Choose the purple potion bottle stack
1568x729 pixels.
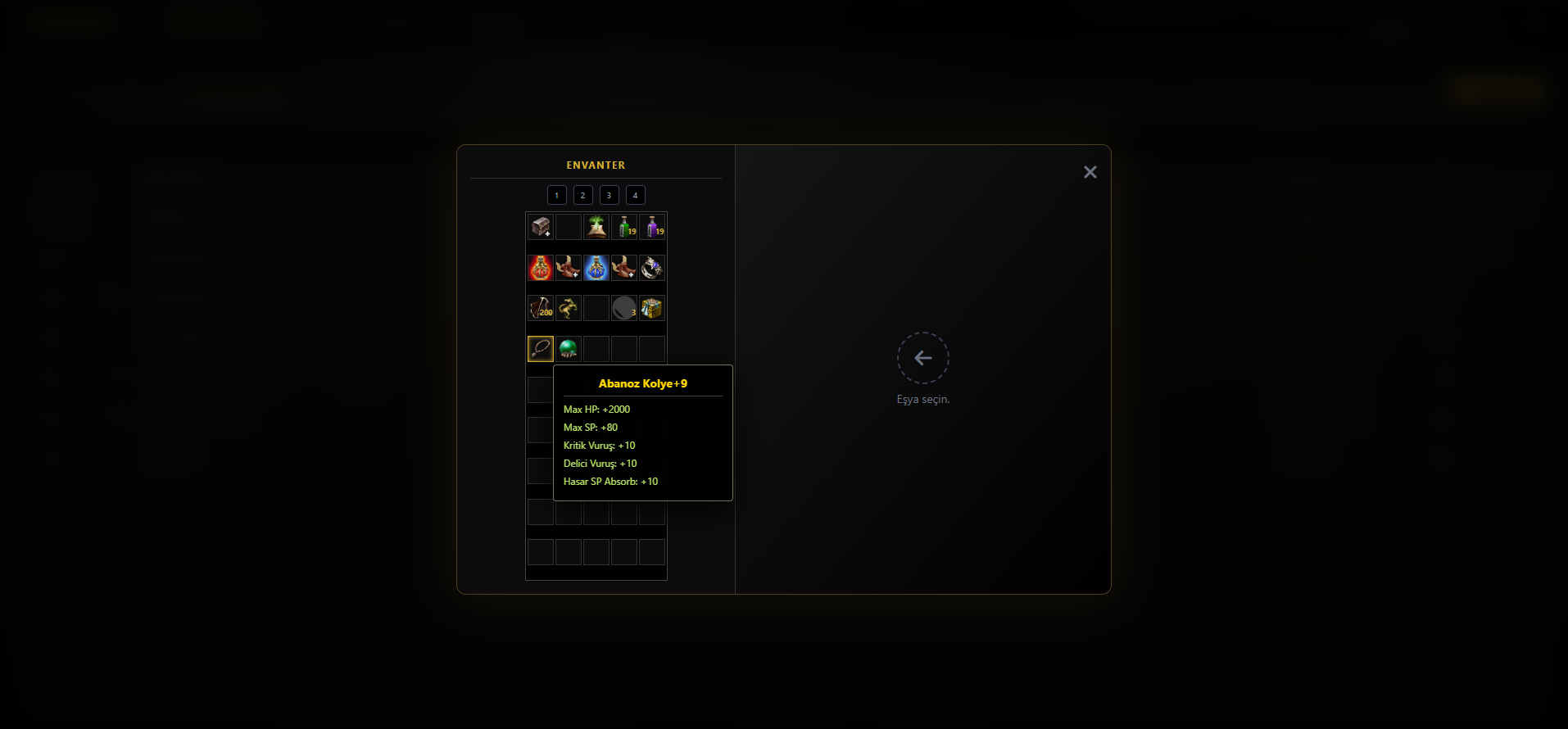point(652,227)
